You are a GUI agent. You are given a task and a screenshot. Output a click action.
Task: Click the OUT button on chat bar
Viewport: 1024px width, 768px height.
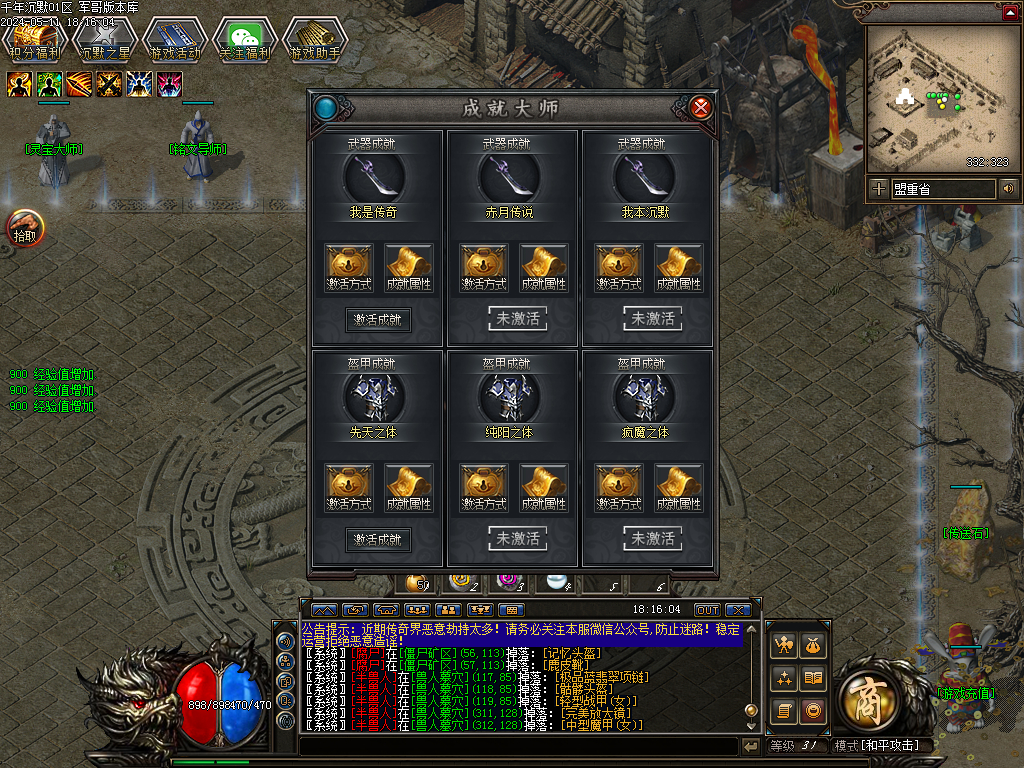click(x=707, y=610)
